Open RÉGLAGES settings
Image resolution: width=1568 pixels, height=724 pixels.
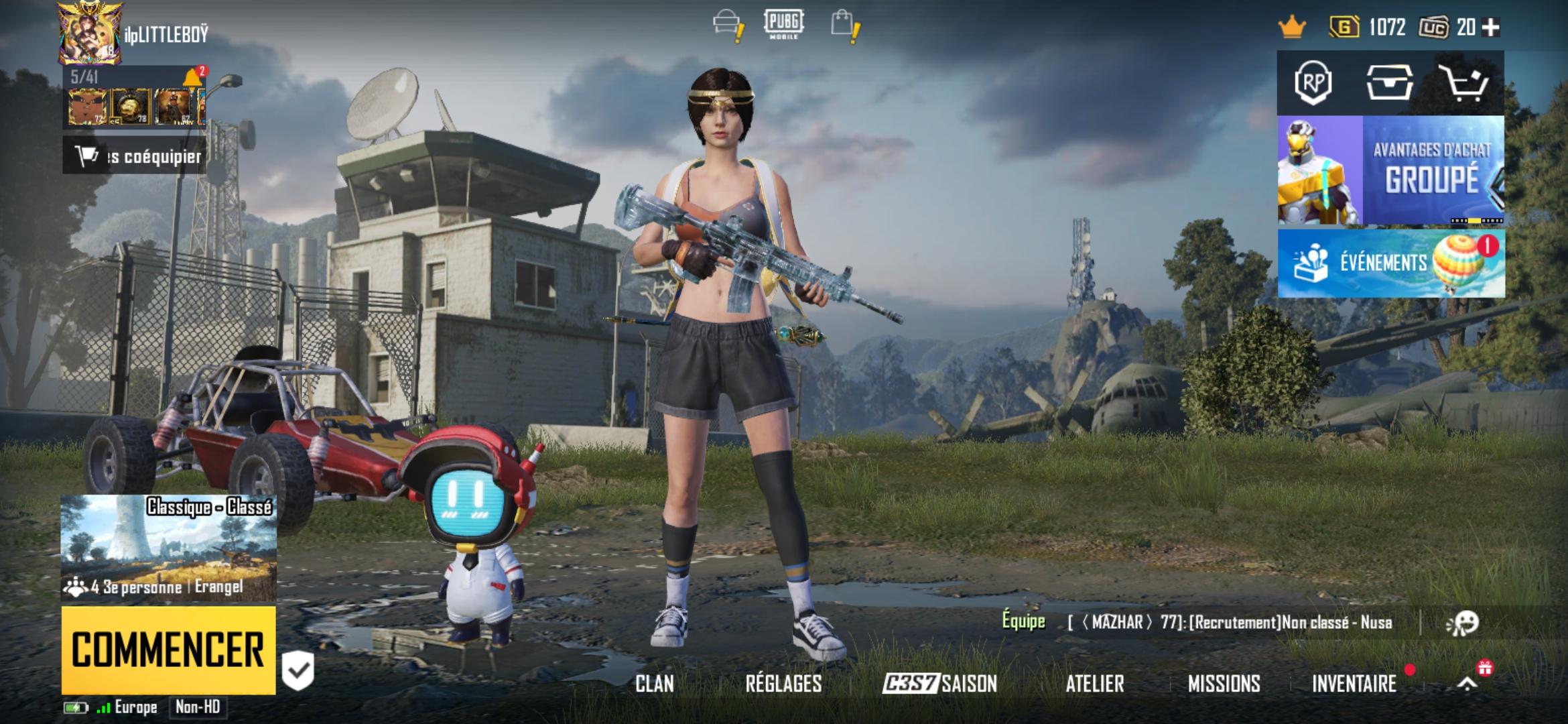[783, 684]
